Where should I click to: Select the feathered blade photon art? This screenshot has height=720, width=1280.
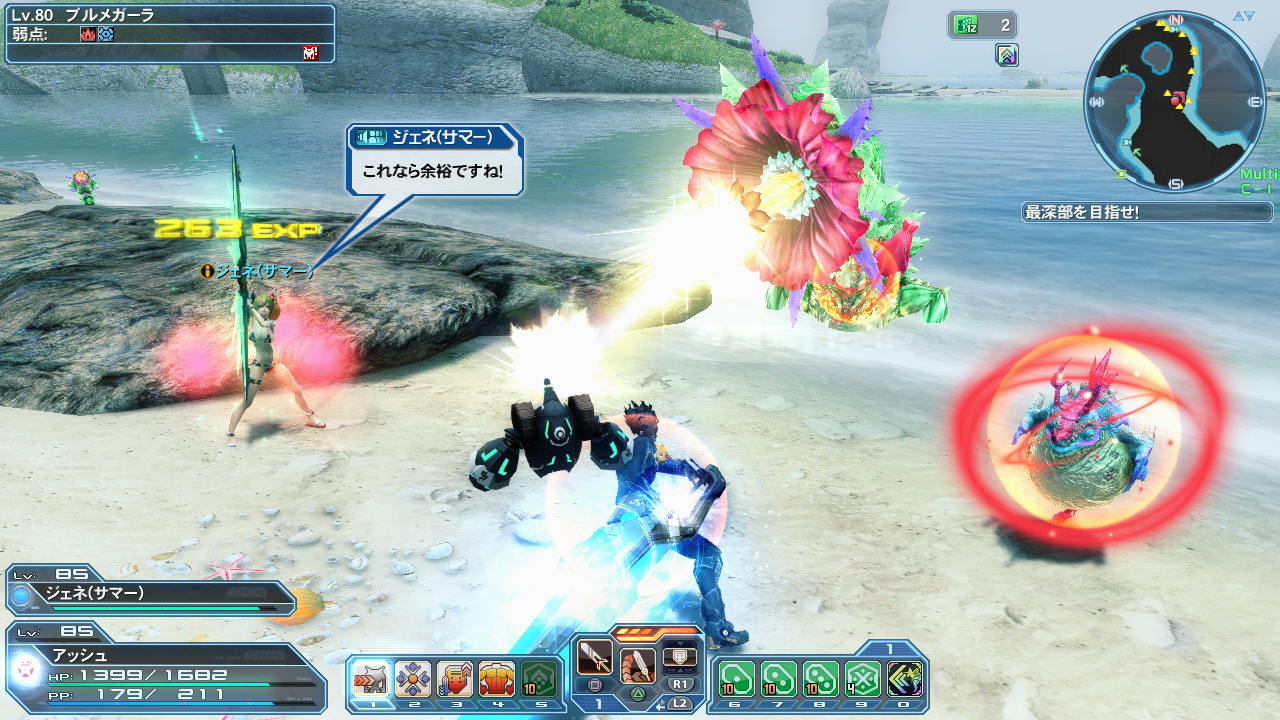(638, 664)
